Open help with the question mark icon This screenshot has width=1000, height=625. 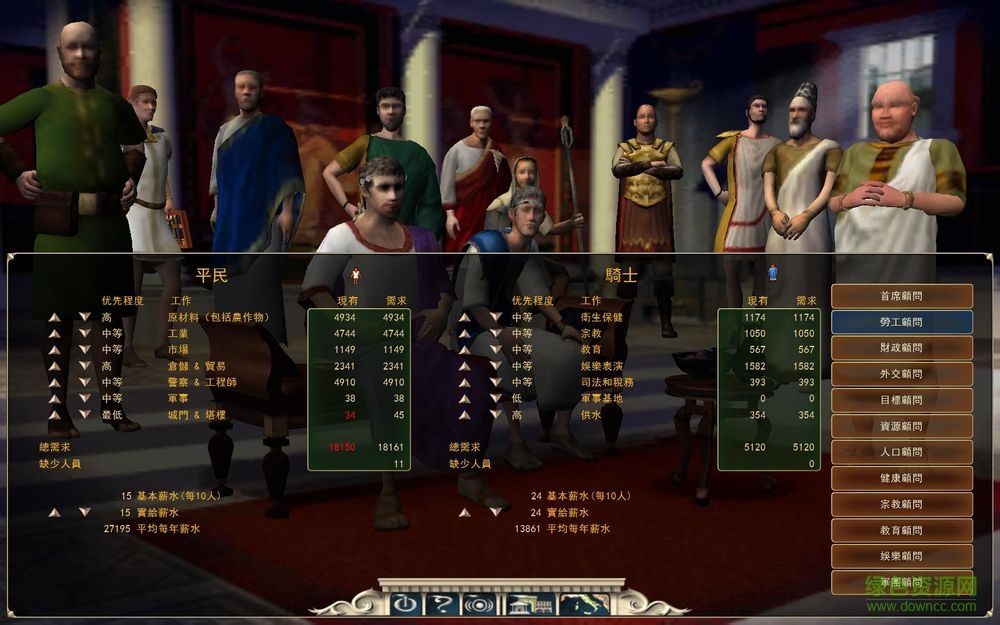(440, 603)
